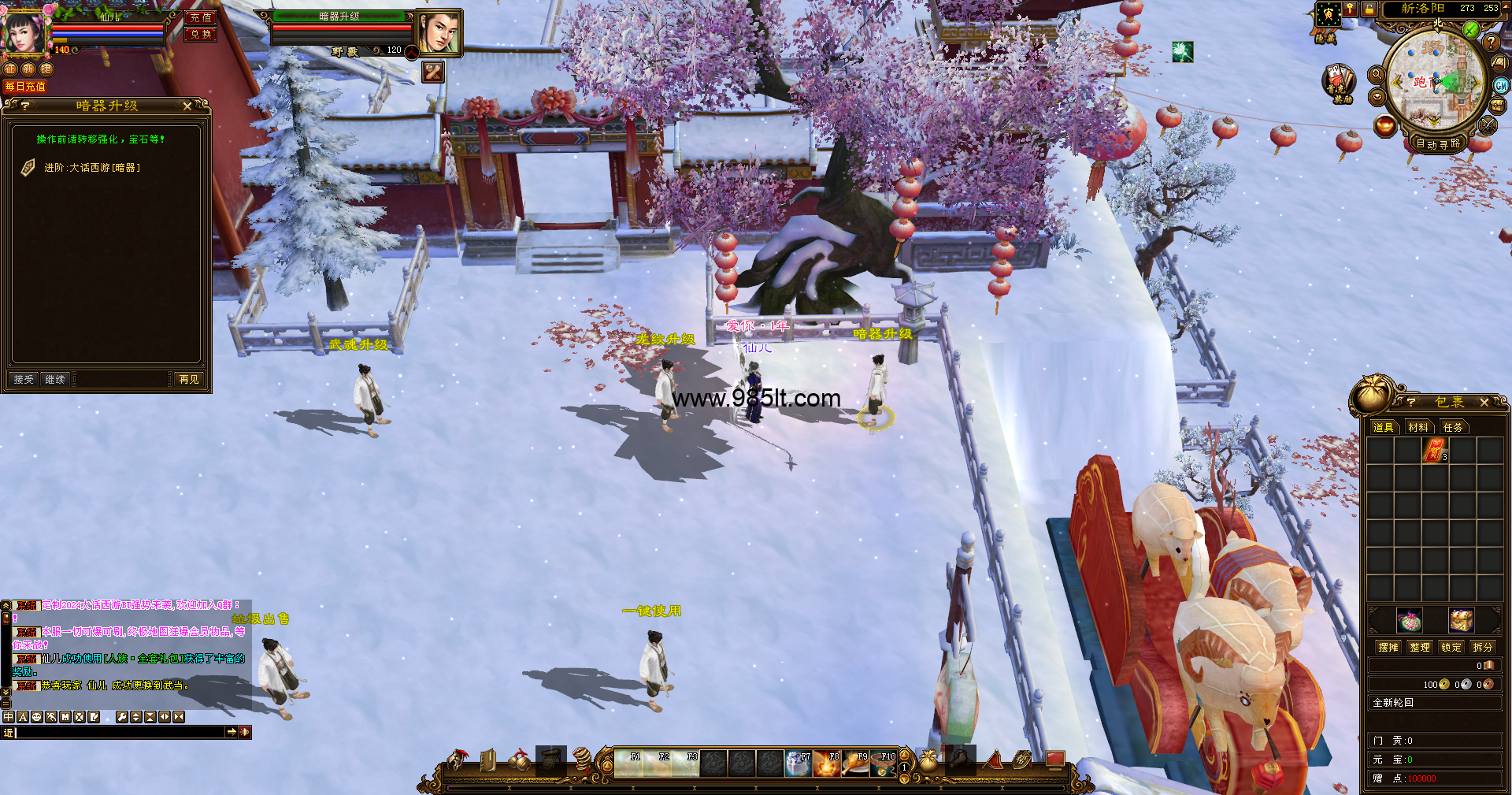
Task: Click the 自动寻路 auto-pathfinding button
Action: [x=1438, y=143]
